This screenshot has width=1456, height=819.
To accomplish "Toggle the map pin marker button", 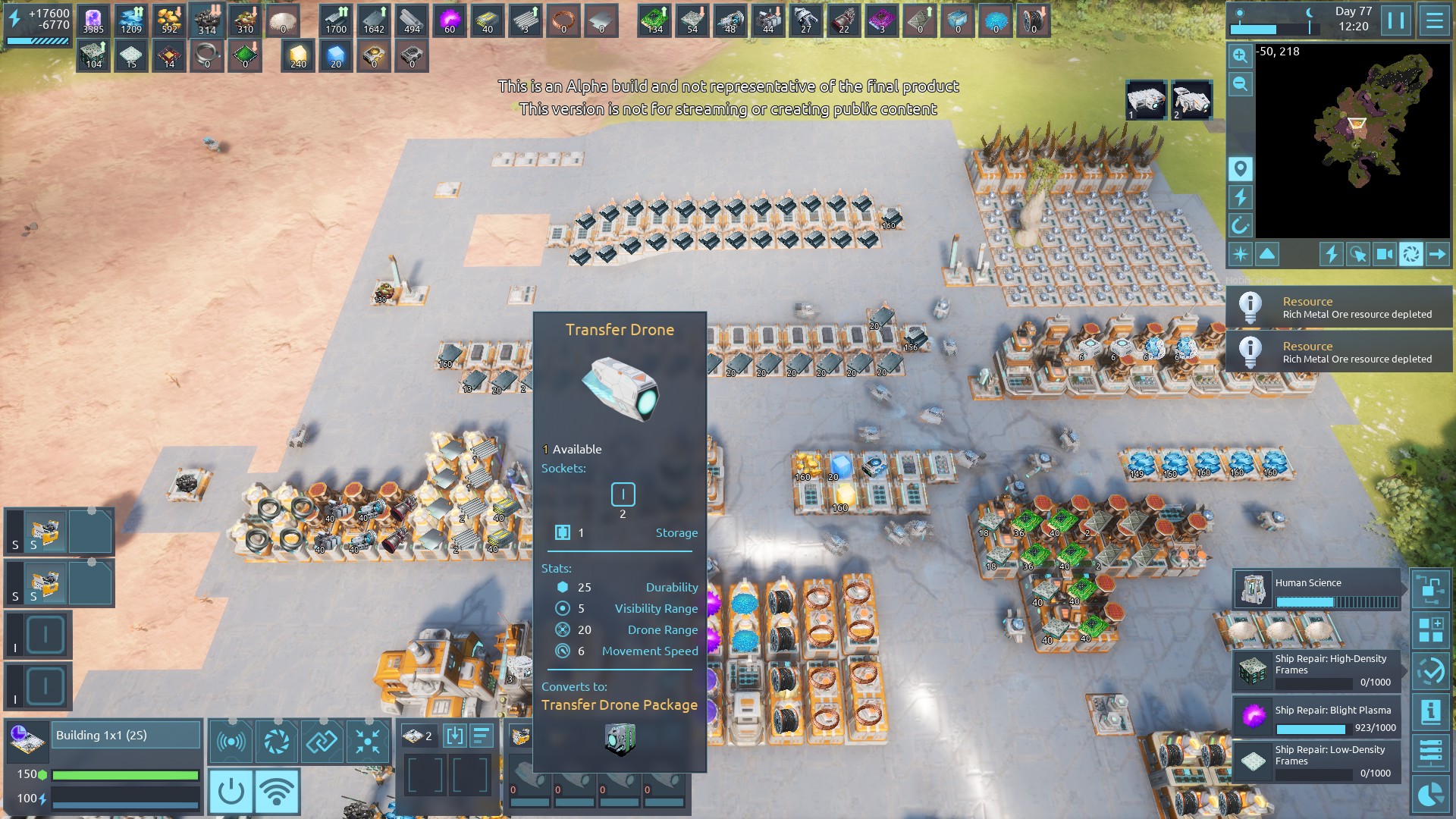I will (1240, 168).
